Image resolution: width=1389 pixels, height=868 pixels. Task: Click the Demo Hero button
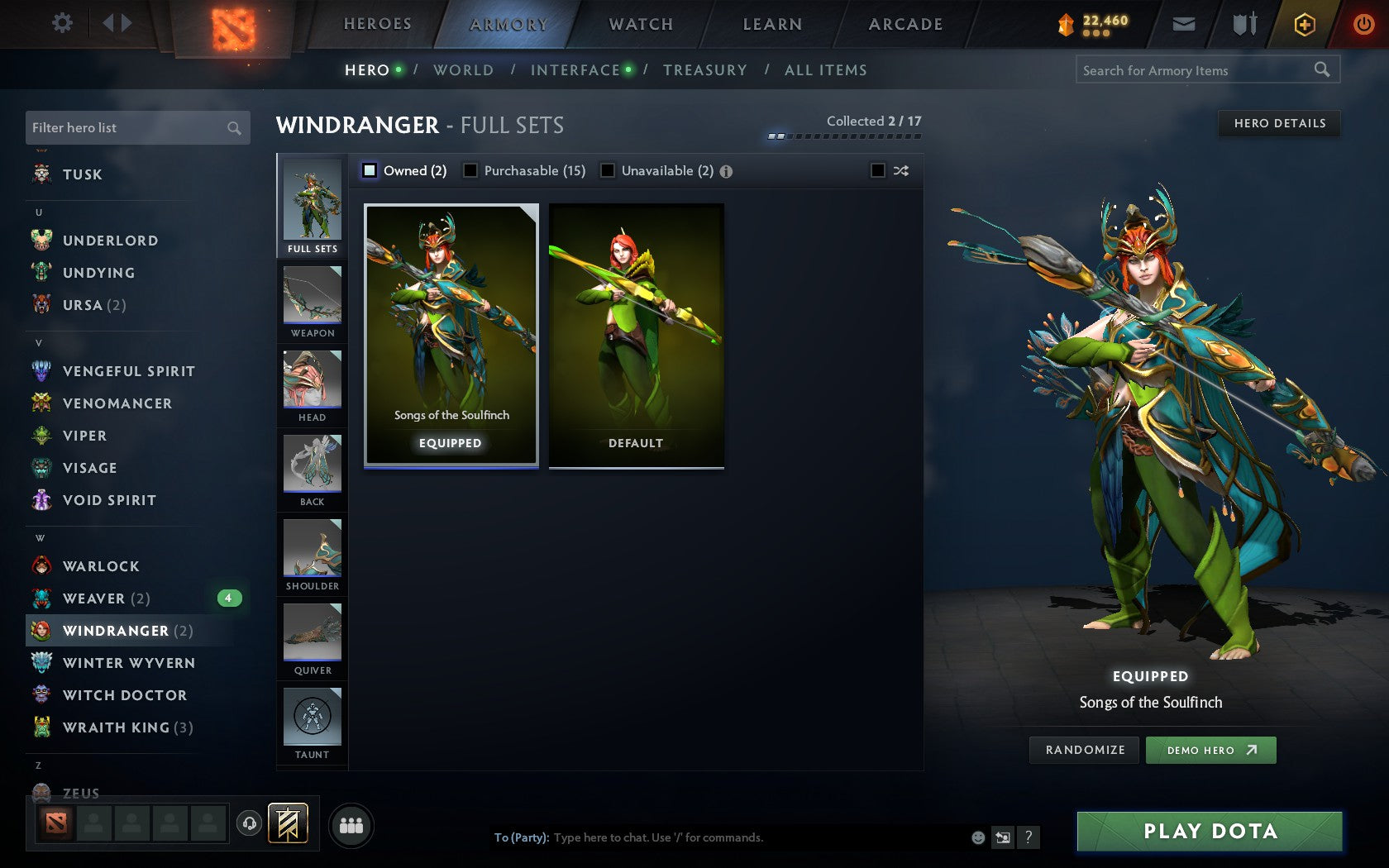tap(1210, 750)
